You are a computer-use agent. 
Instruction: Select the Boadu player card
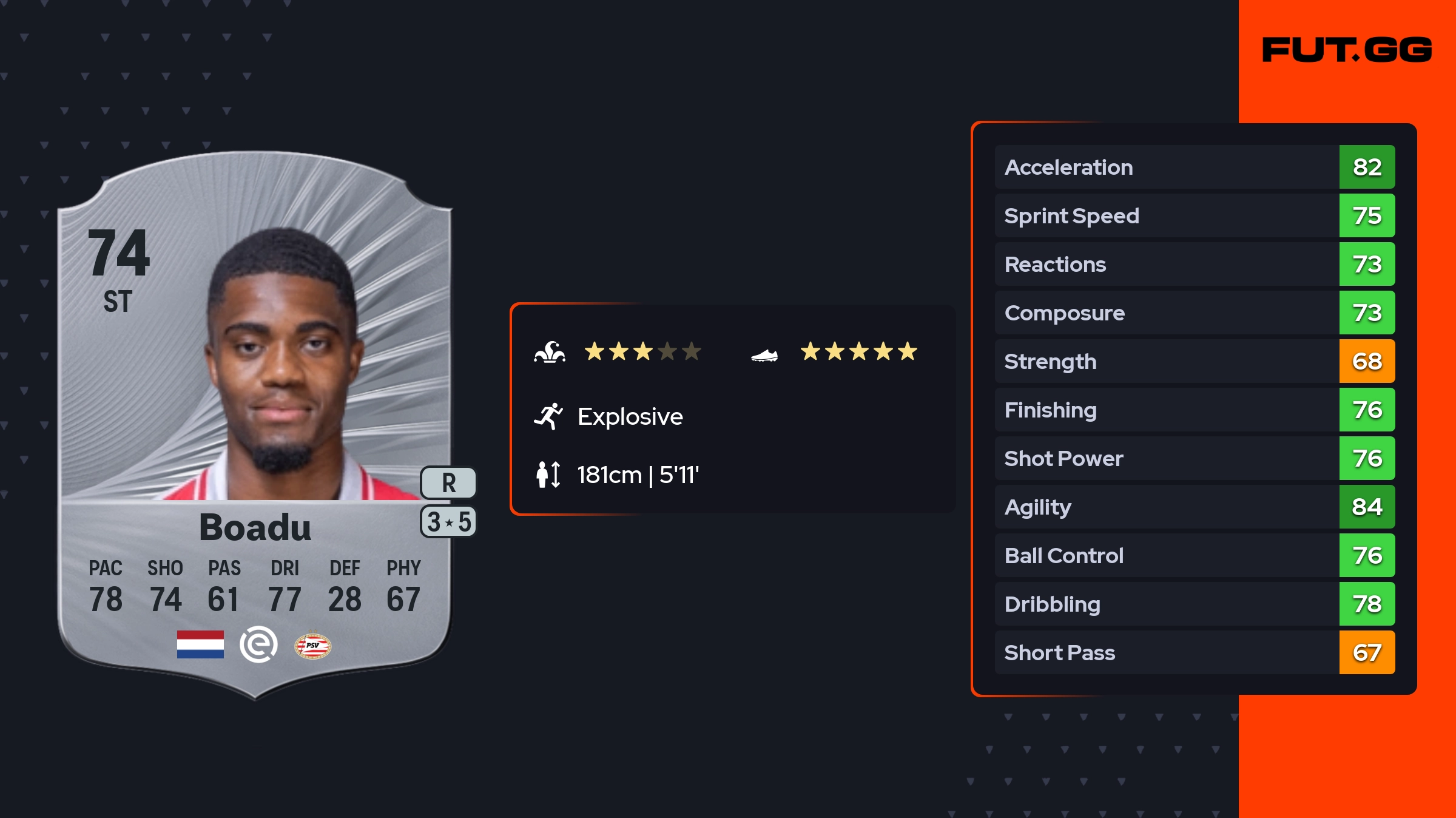pyautogui.click(x=255, y=425)
